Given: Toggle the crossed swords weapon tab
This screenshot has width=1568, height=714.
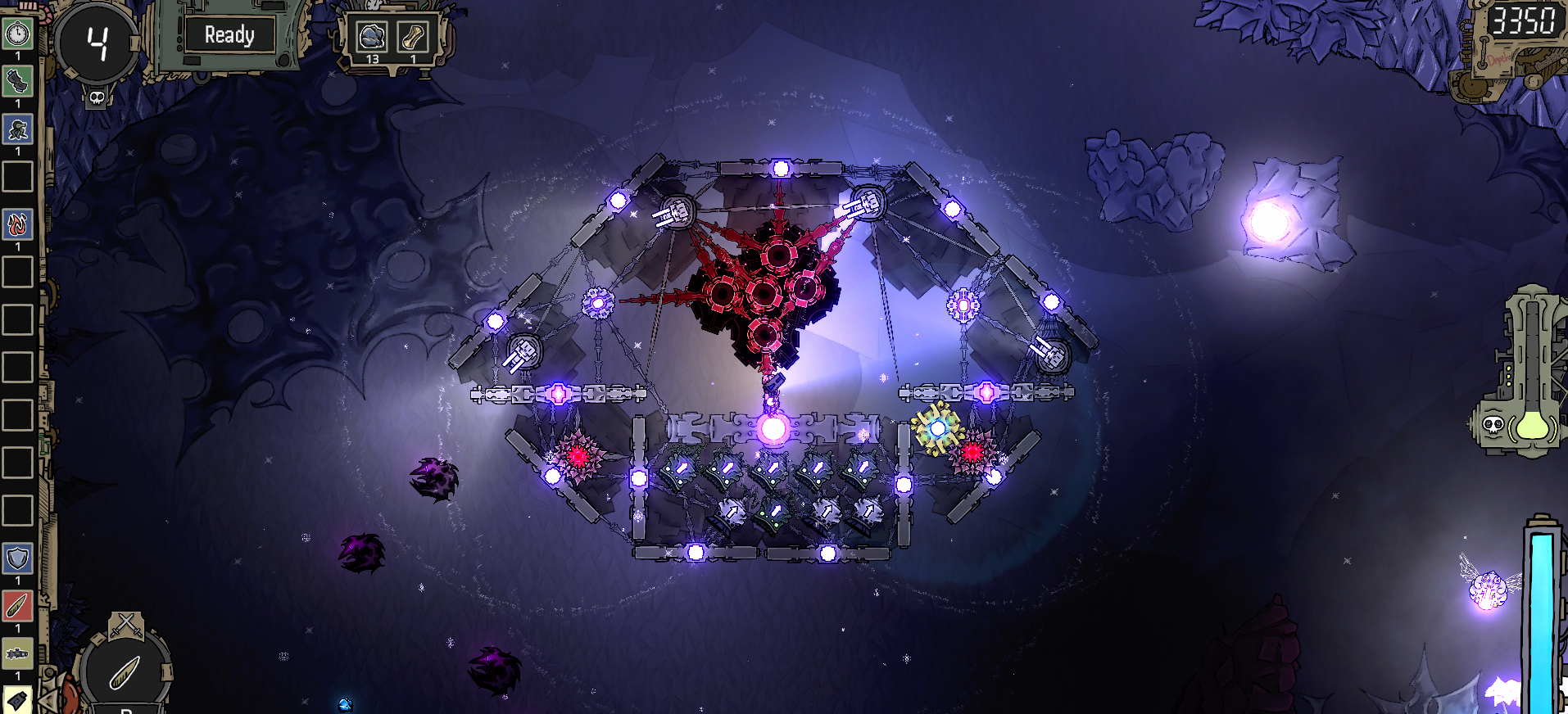Looking at the screenshot, I should 126,625.
